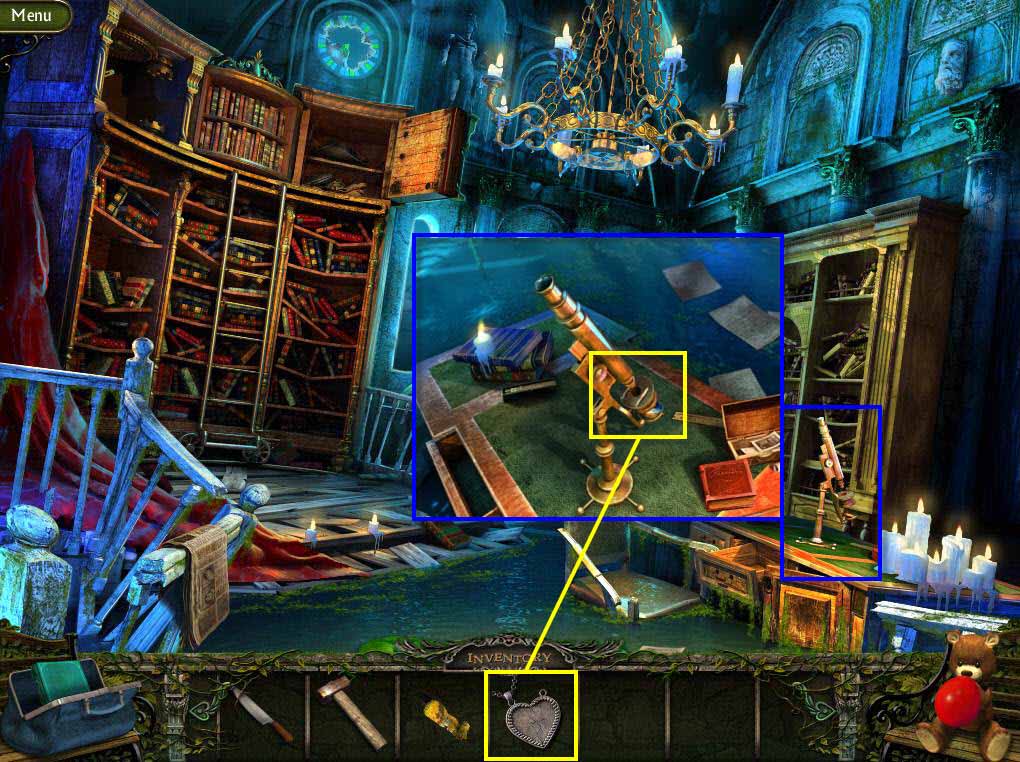
Task: Select the knife in the inventory
Action: click(x=261, y=714)
